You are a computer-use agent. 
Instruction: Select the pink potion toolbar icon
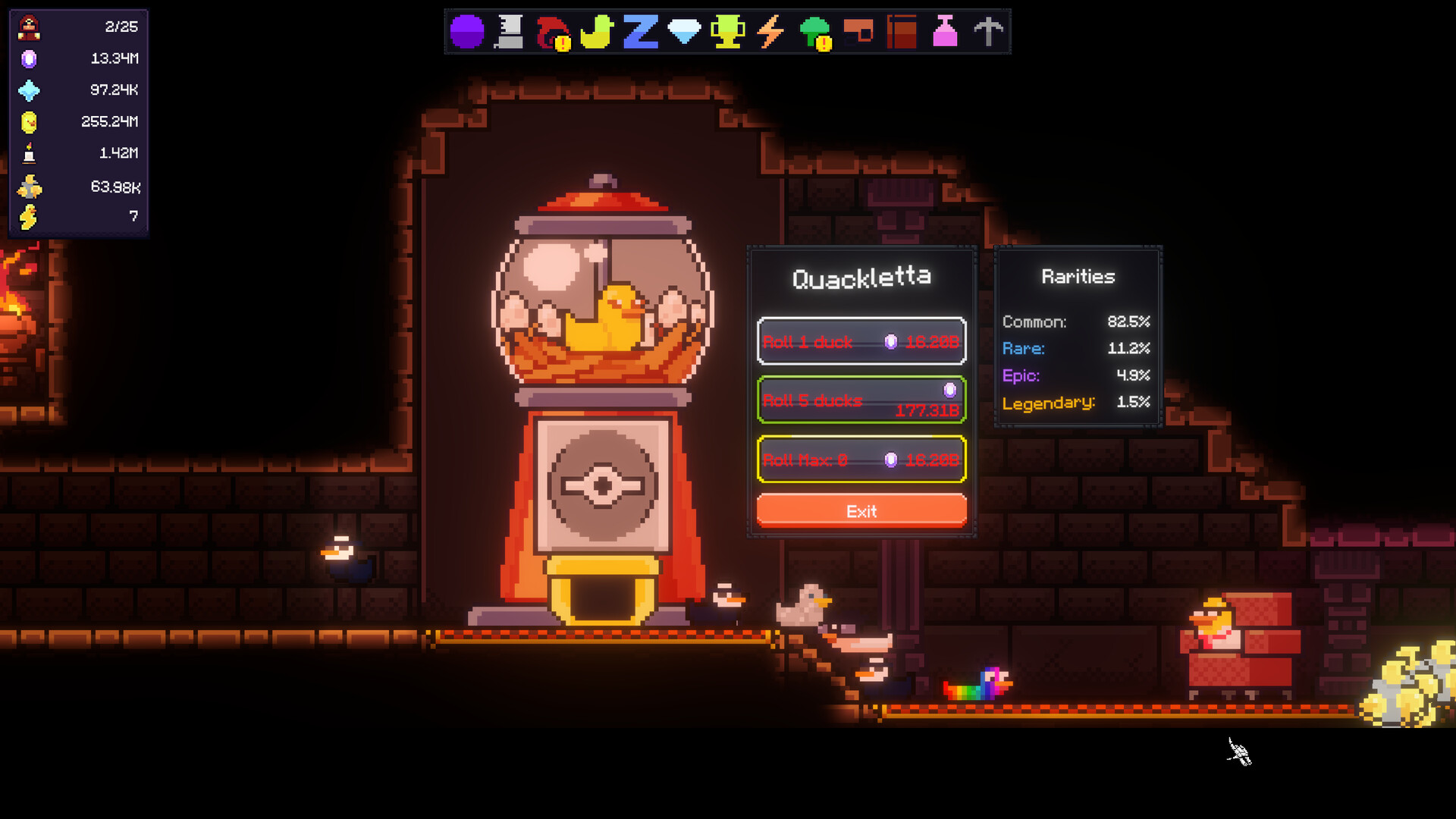tap(945, 30)
